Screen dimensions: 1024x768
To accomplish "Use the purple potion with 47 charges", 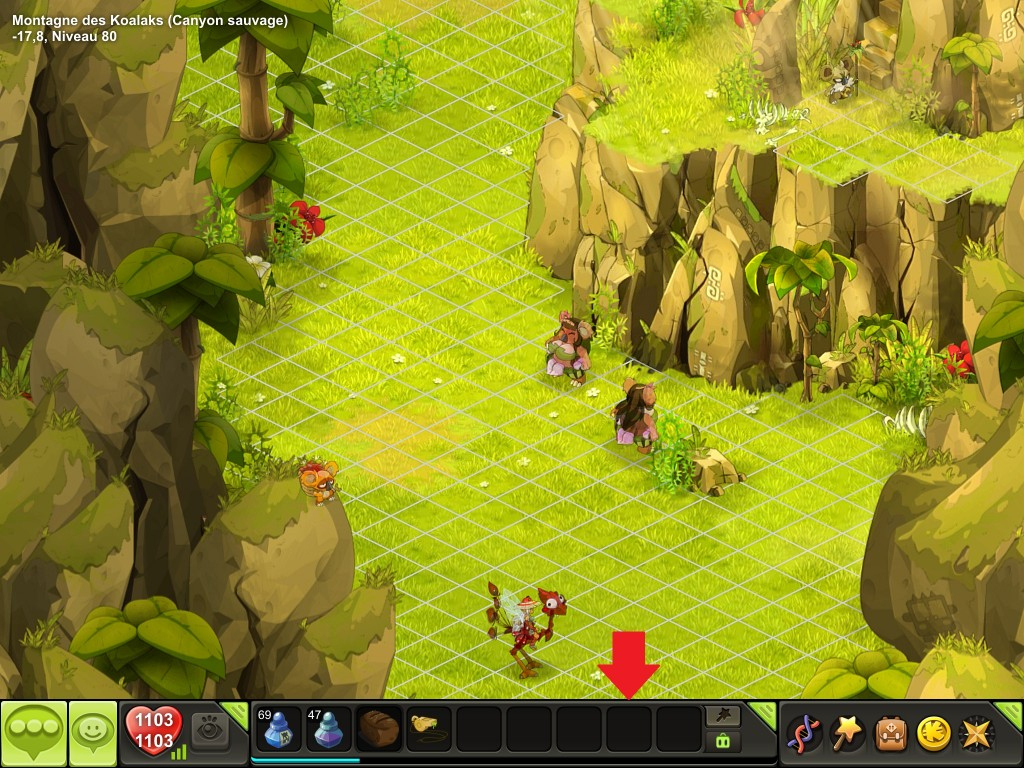I will [x=329, y=729].
